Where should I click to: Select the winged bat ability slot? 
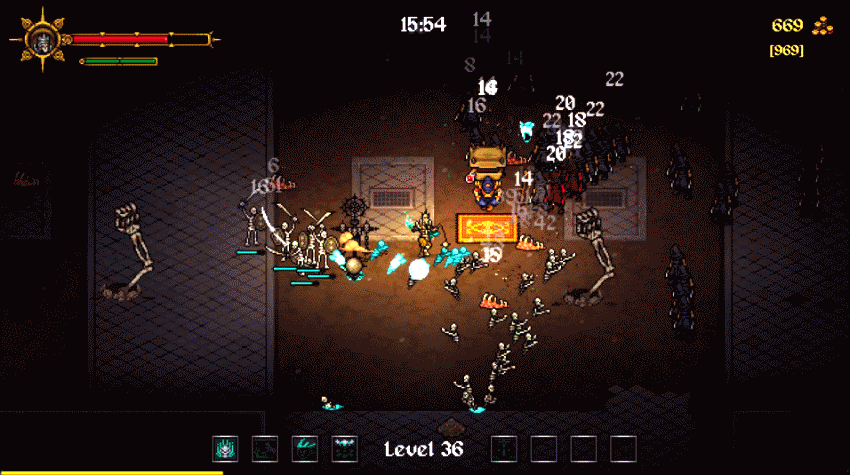point(345,449)
